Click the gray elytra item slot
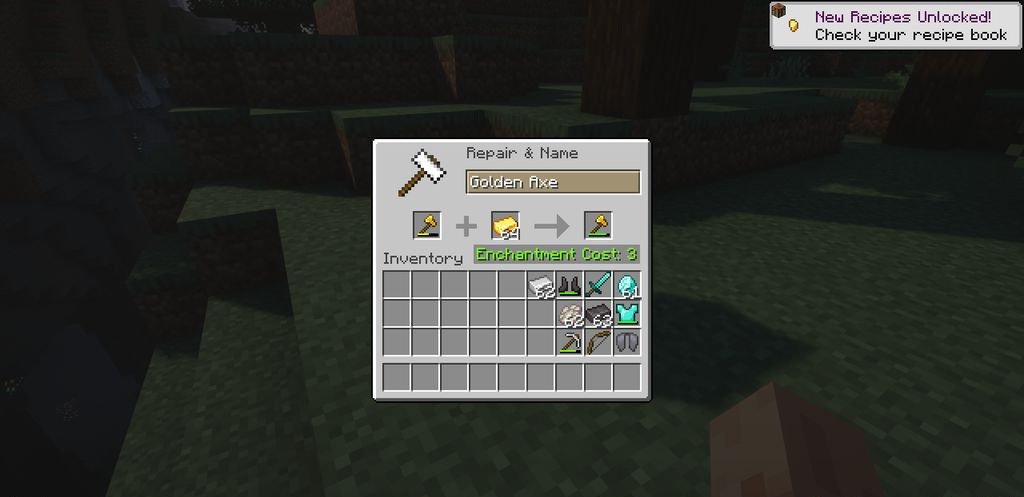Image resolution: width=1024 pixels, height=497 pixels. point(628,343)
